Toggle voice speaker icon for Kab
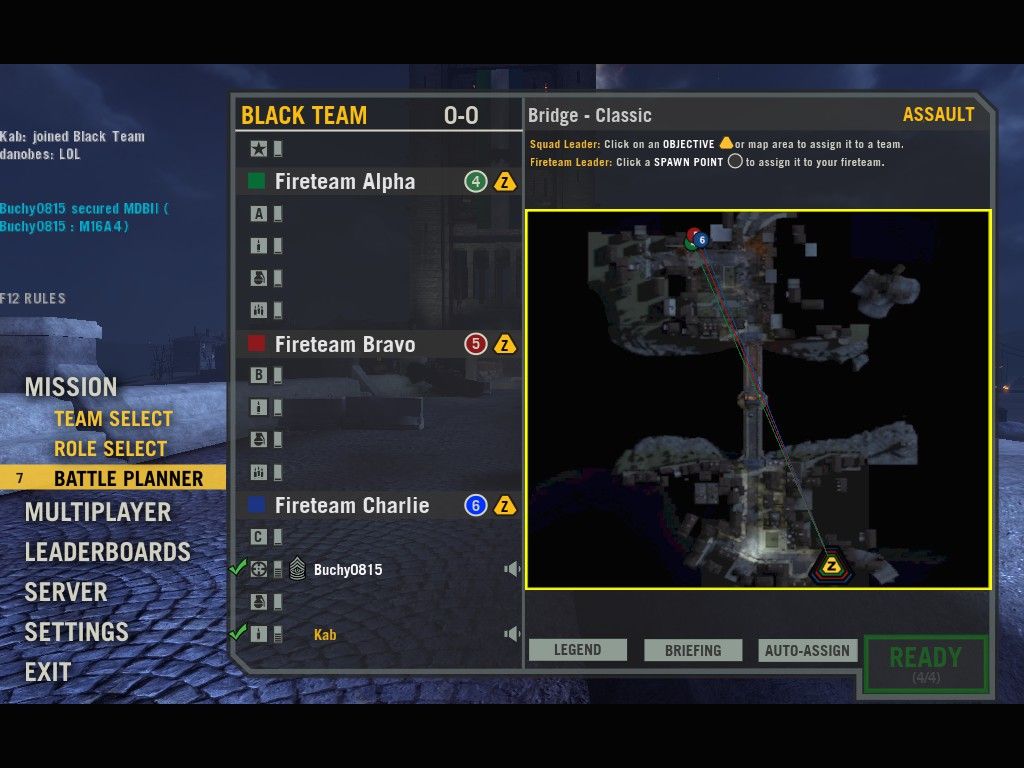This screenshot has width=1024, height=768. coord(512,634)
